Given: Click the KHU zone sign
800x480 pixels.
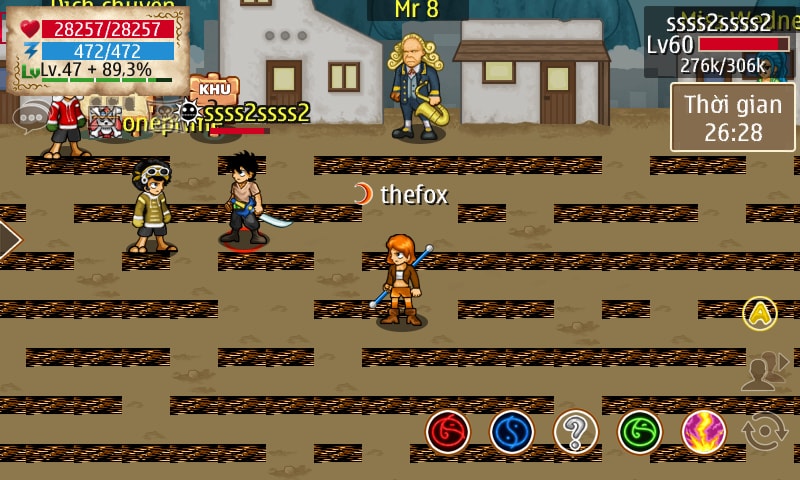Looking at the screenshot, I should [x=215, y=88].
